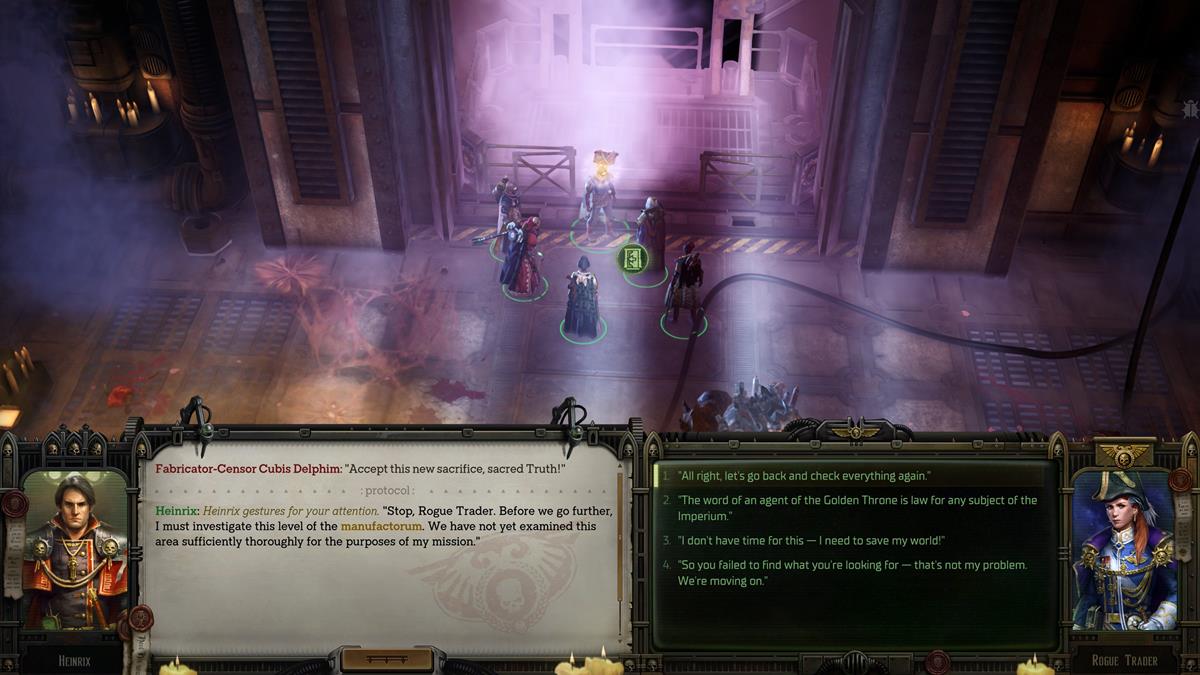
Task: Pick "I don't have time for this" reply
Action: [x=811, y=541]
